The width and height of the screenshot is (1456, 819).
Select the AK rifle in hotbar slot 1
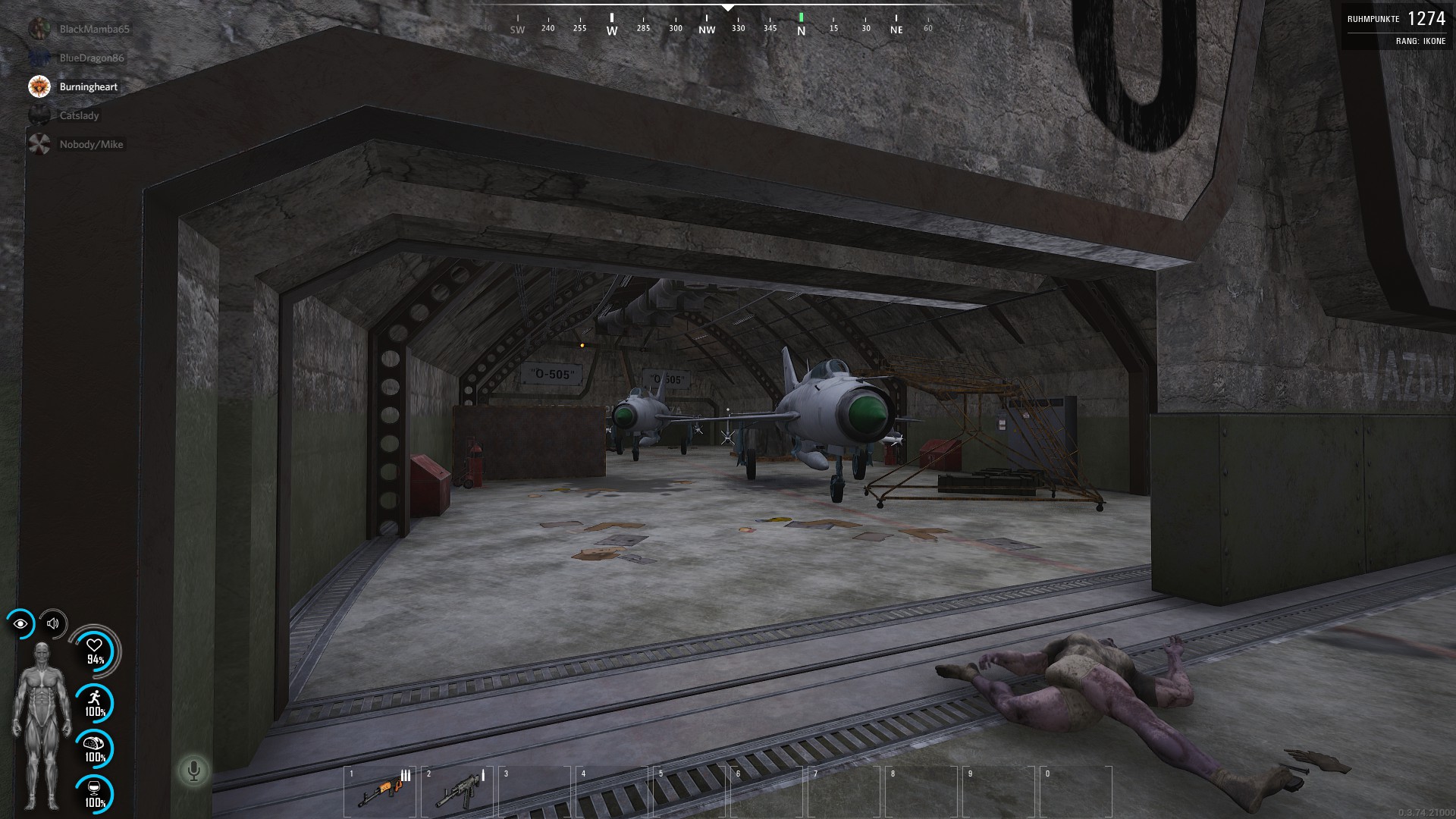coord(380,791)
